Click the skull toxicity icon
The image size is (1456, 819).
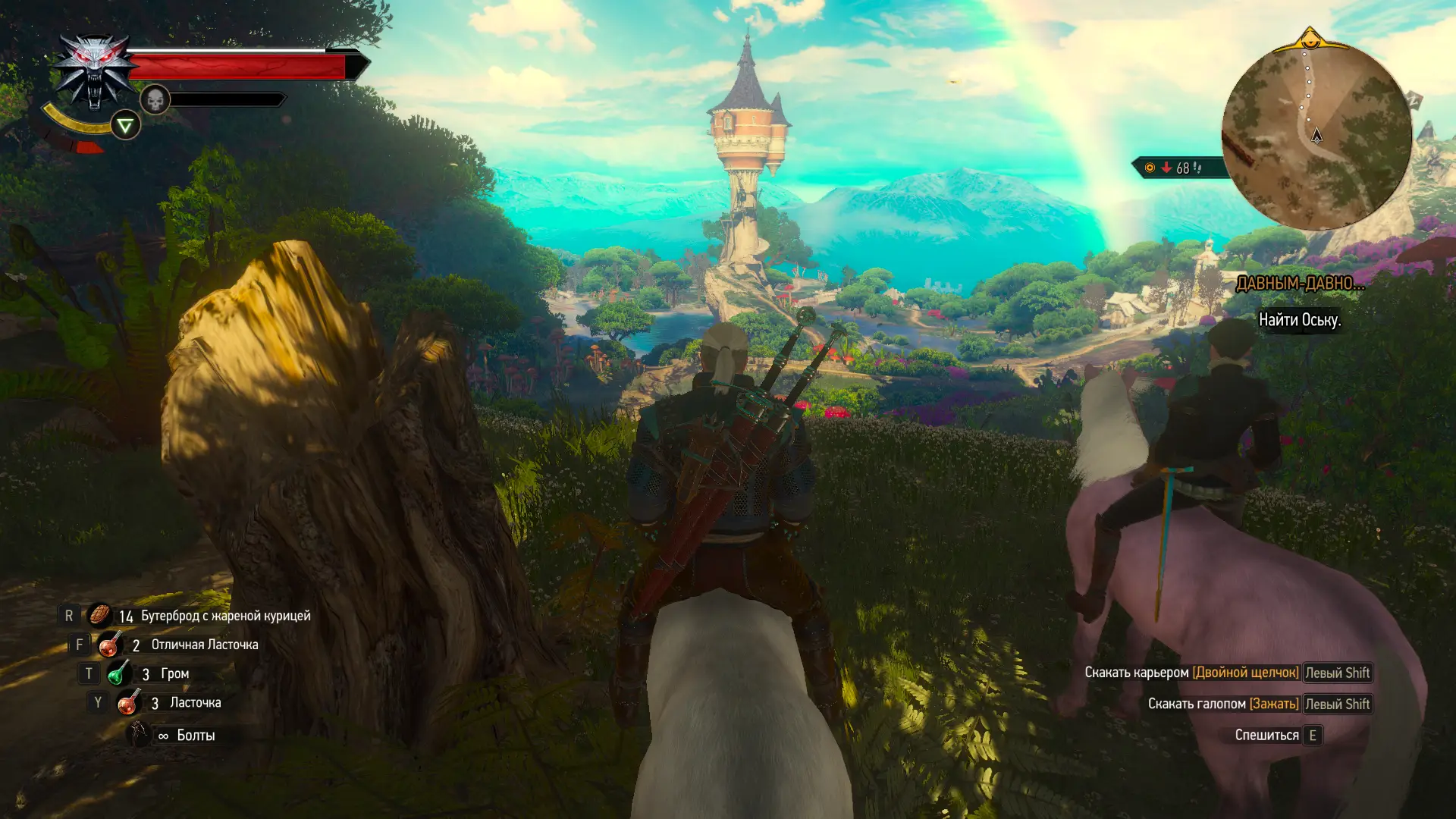[155, 99]
